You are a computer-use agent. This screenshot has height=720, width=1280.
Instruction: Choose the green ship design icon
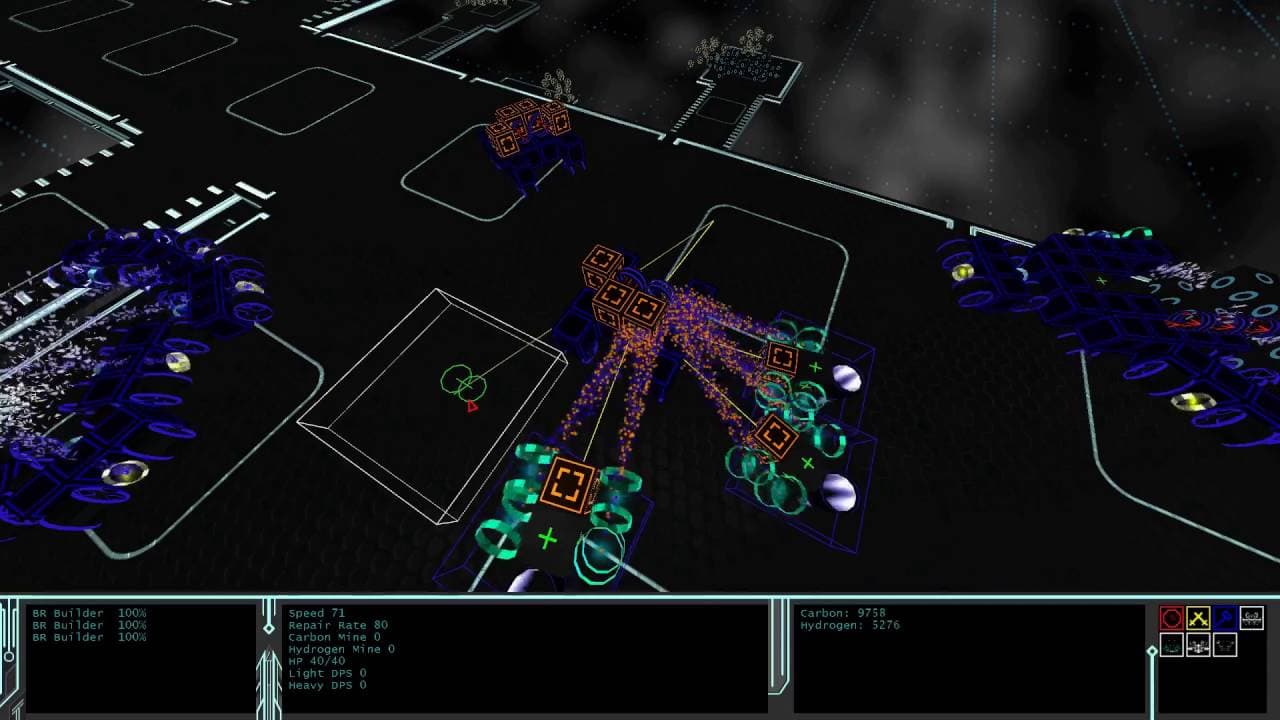pyautogui.click(x=1172, y=645)
